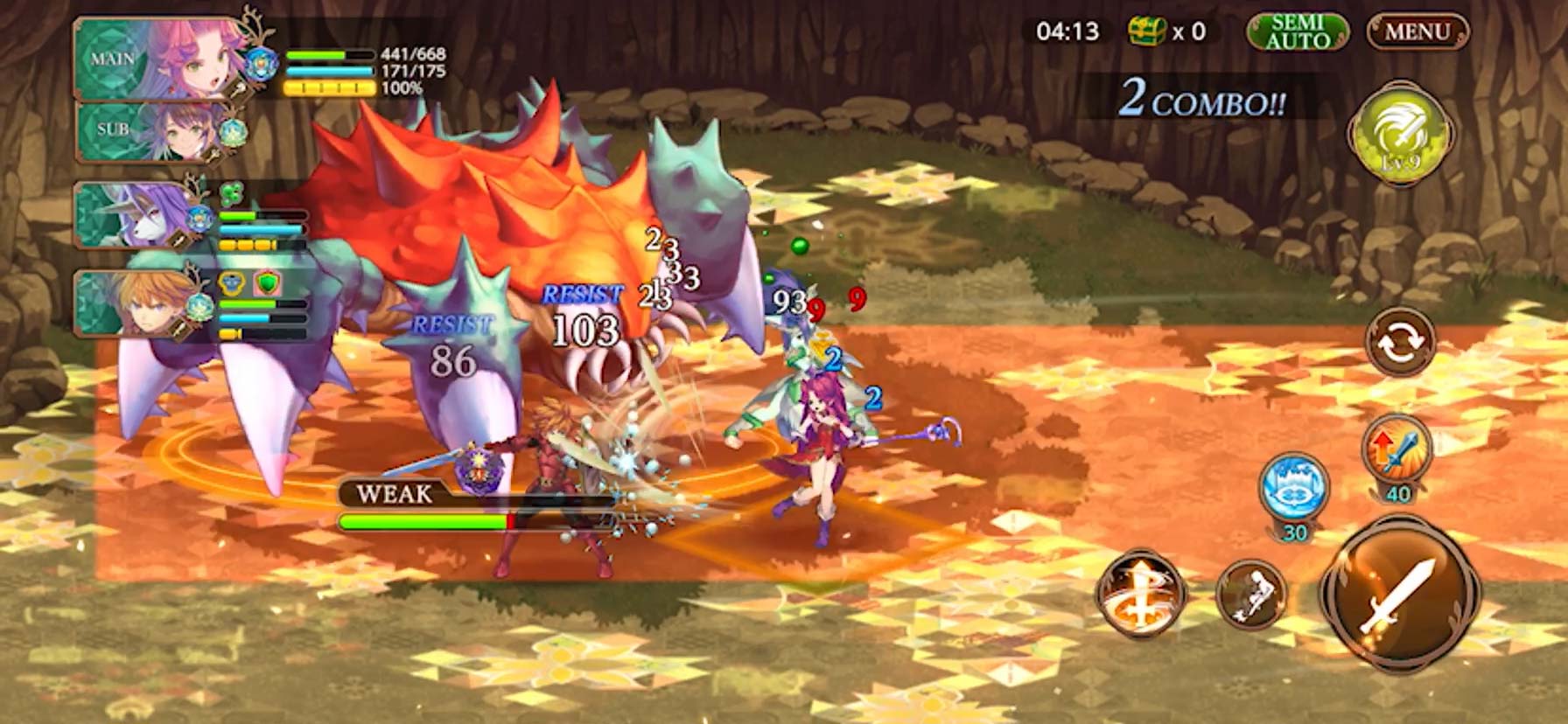The width and height of the screenshot is (1568, 724).
Task: Tap the main sword attack button
Action: 1400,596
